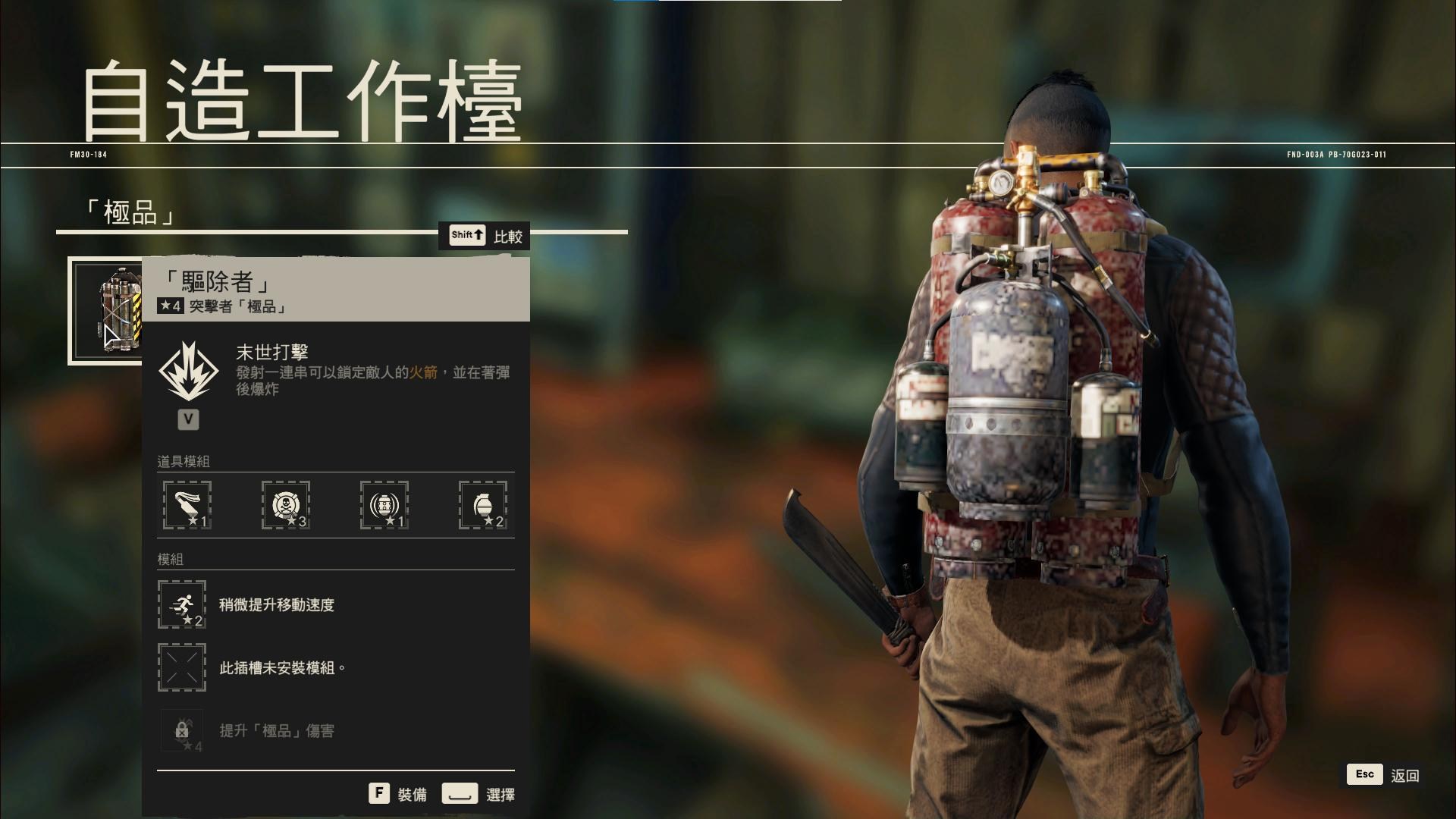
Task: Click the locked 提升「極品」傷害 mod icon
Action: (x=181, y=730)
